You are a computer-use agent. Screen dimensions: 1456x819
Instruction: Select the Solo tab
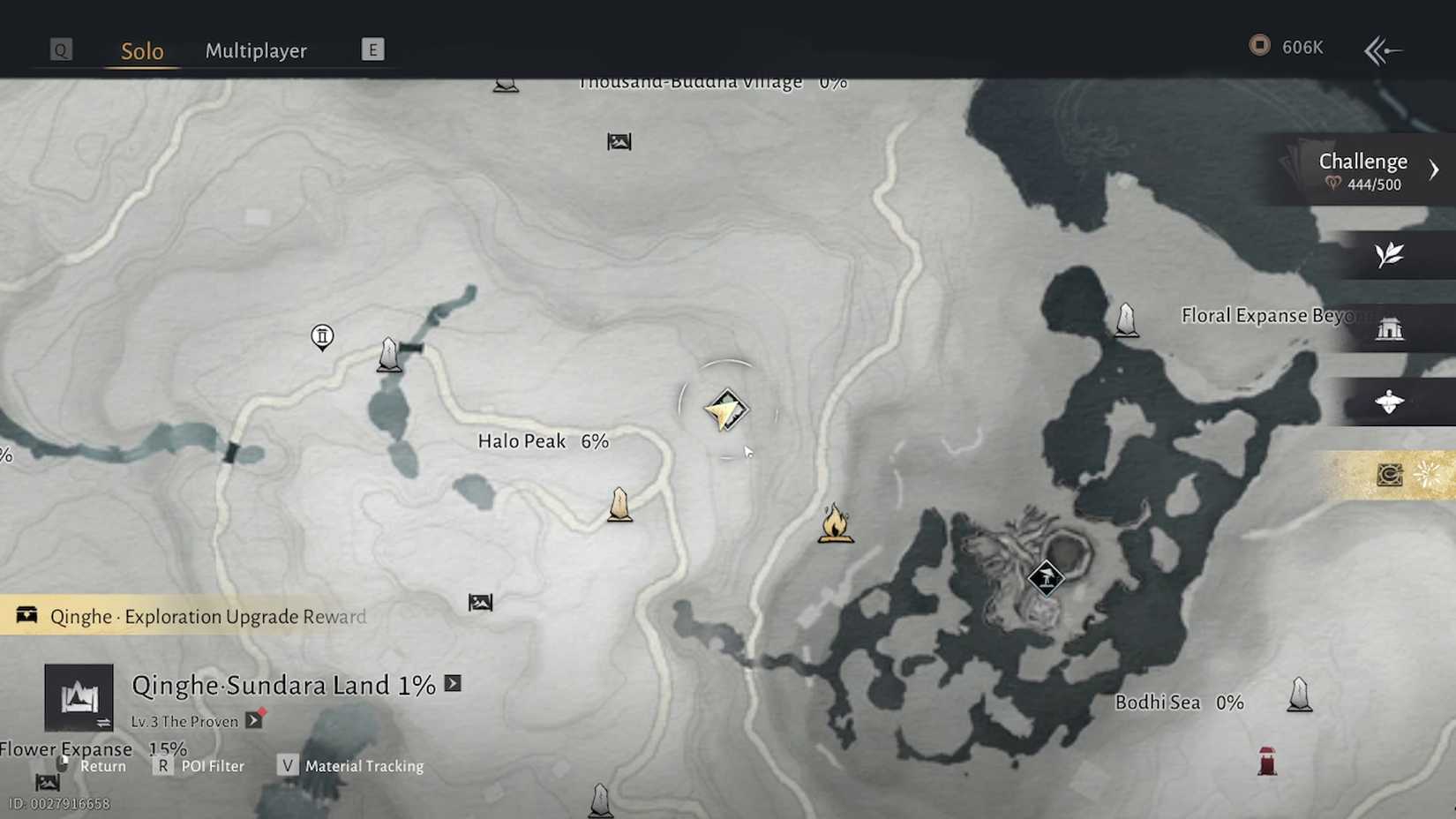tap(141, 51)
